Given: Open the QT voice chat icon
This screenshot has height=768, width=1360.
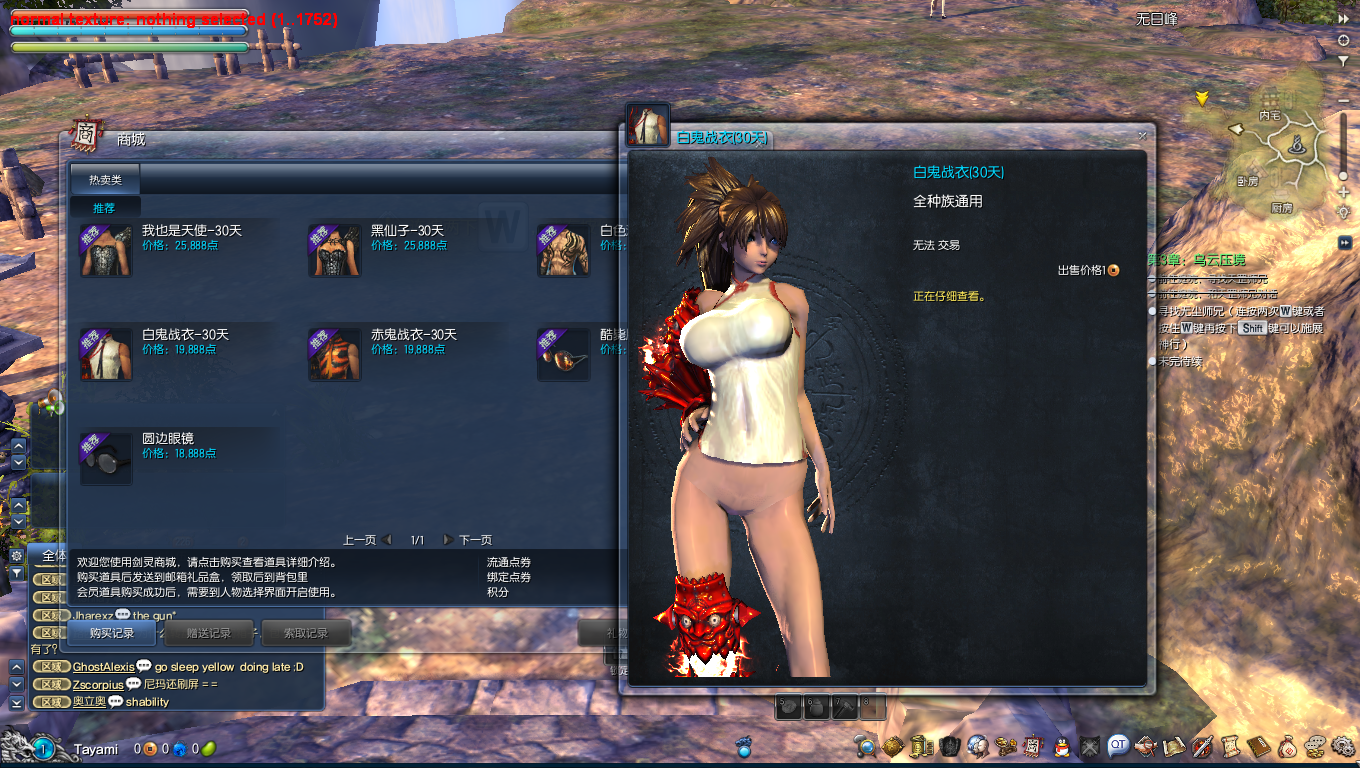Looking at the screenshot, I should [x=1117, y=745].
